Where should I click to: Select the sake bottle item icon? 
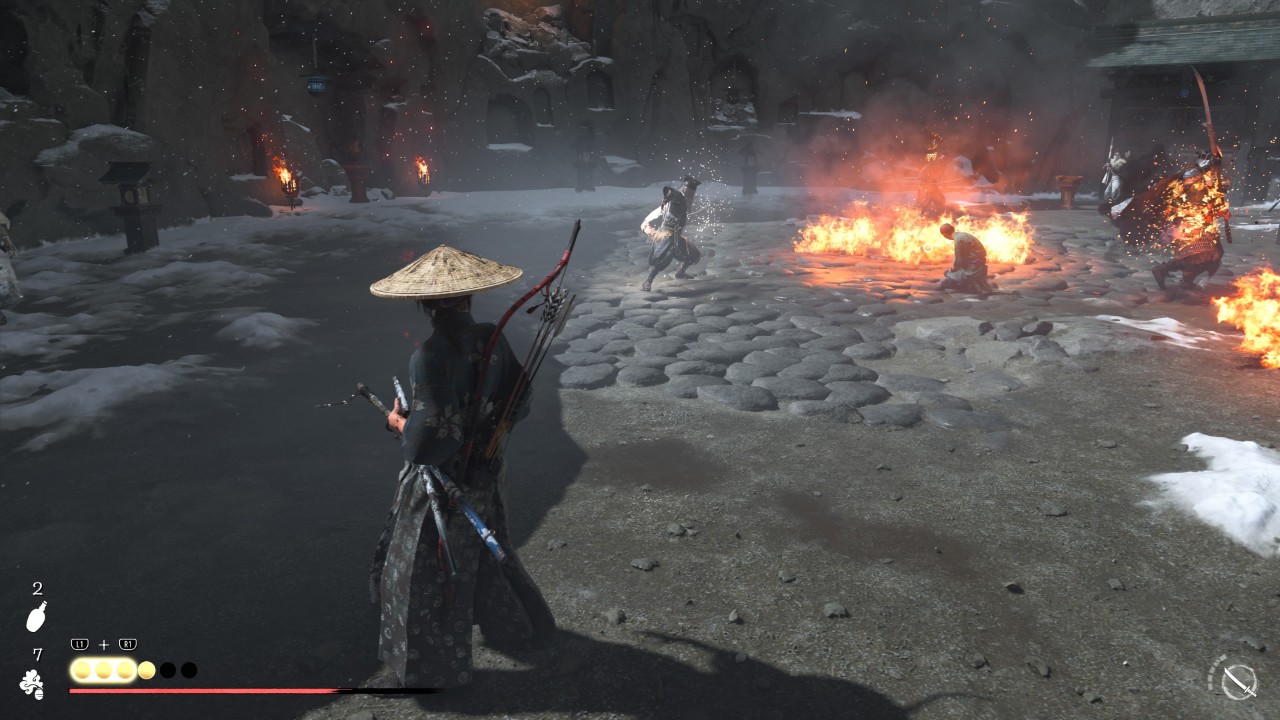point(36,616)
